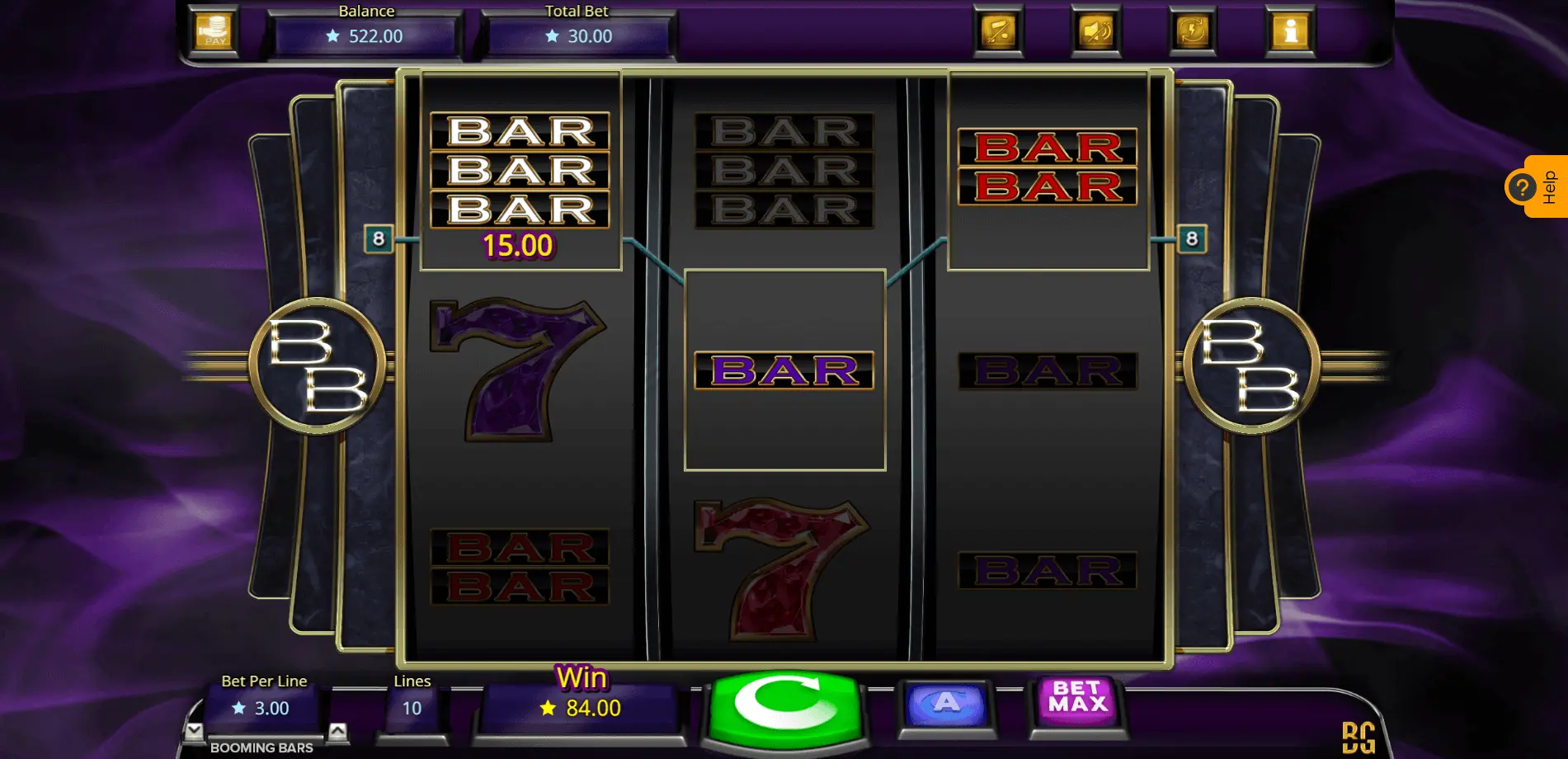1568x759 pixels.
Task: Increase the bet per line
Action: tap(337, 731)
